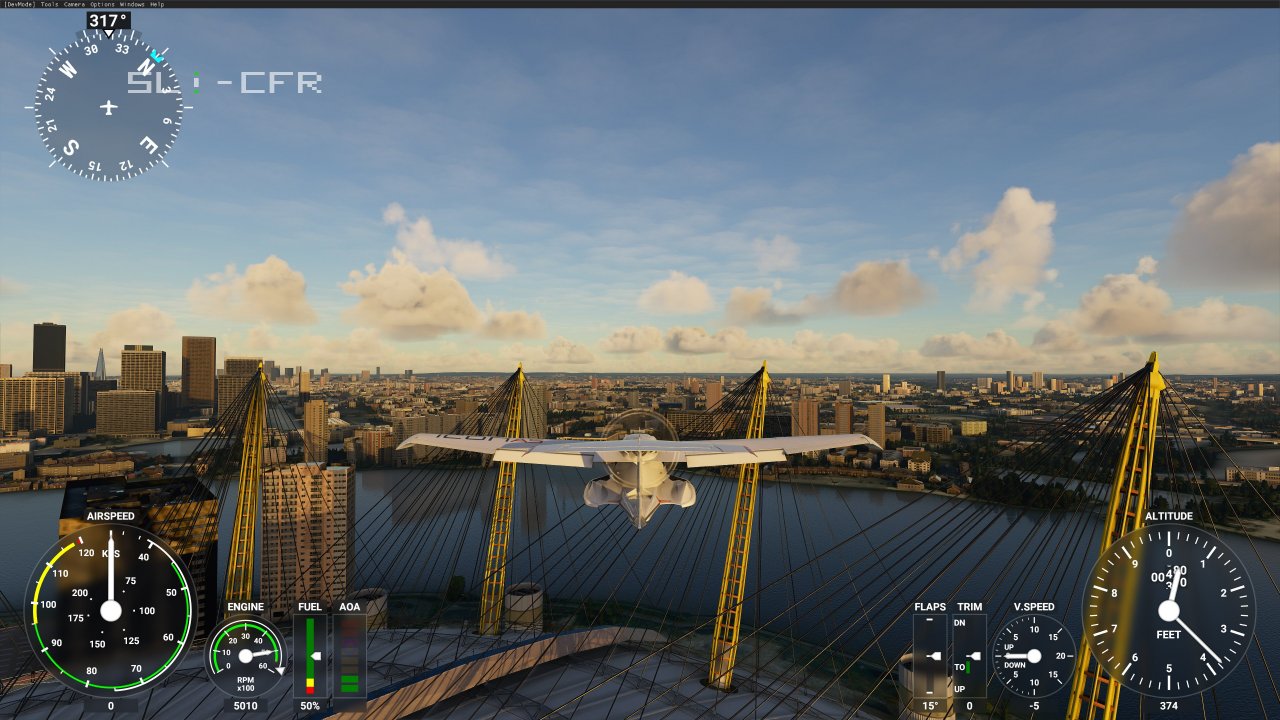1280x720 pixels.
Task: Click the AOA angle-of-attack indicator
Action: tap(349, 655)
